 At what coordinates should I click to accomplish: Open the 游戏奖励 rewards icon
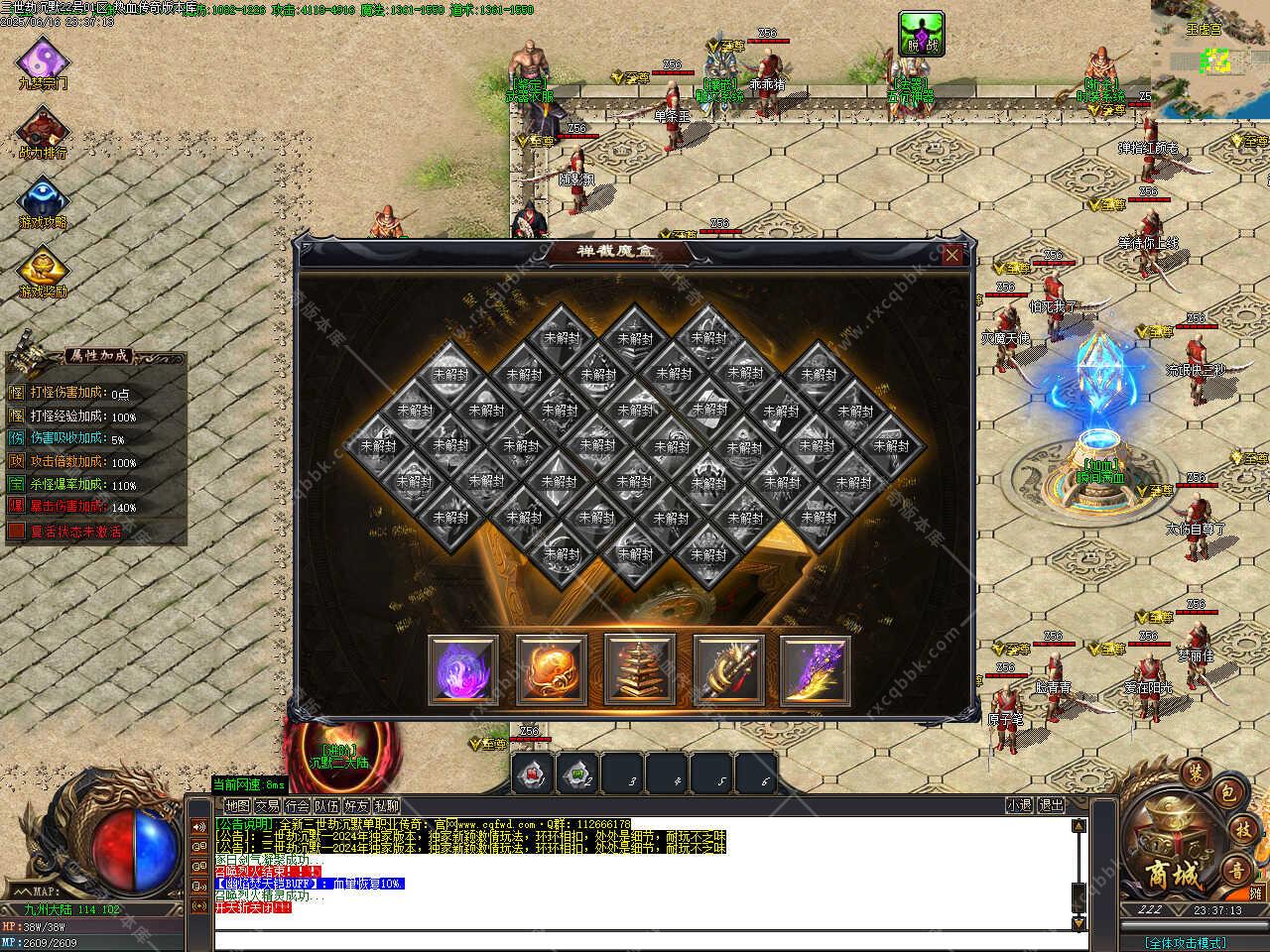click(43, 268)
